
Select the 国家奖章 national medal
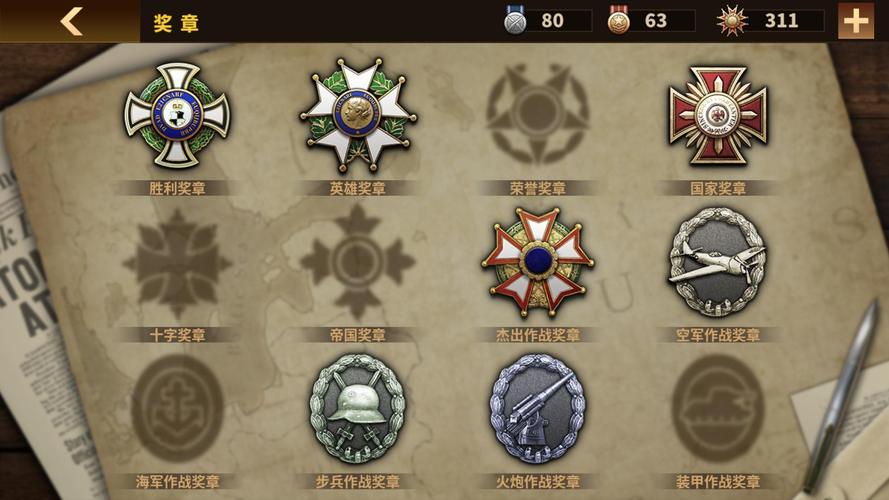(x=717, y=114)
